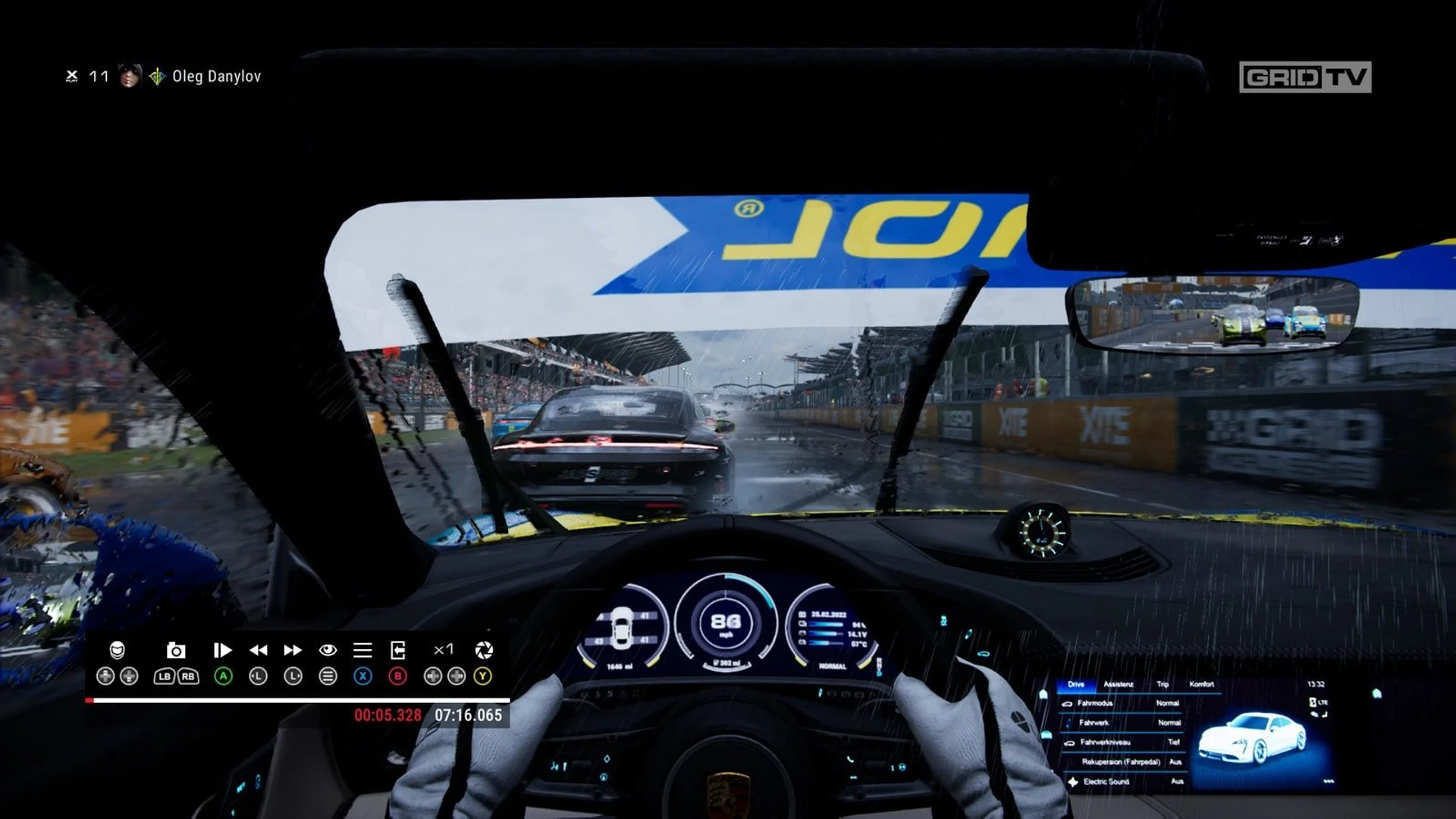Fast-forward the replay
Screen dimensions: 1456x819
(293, 650)
